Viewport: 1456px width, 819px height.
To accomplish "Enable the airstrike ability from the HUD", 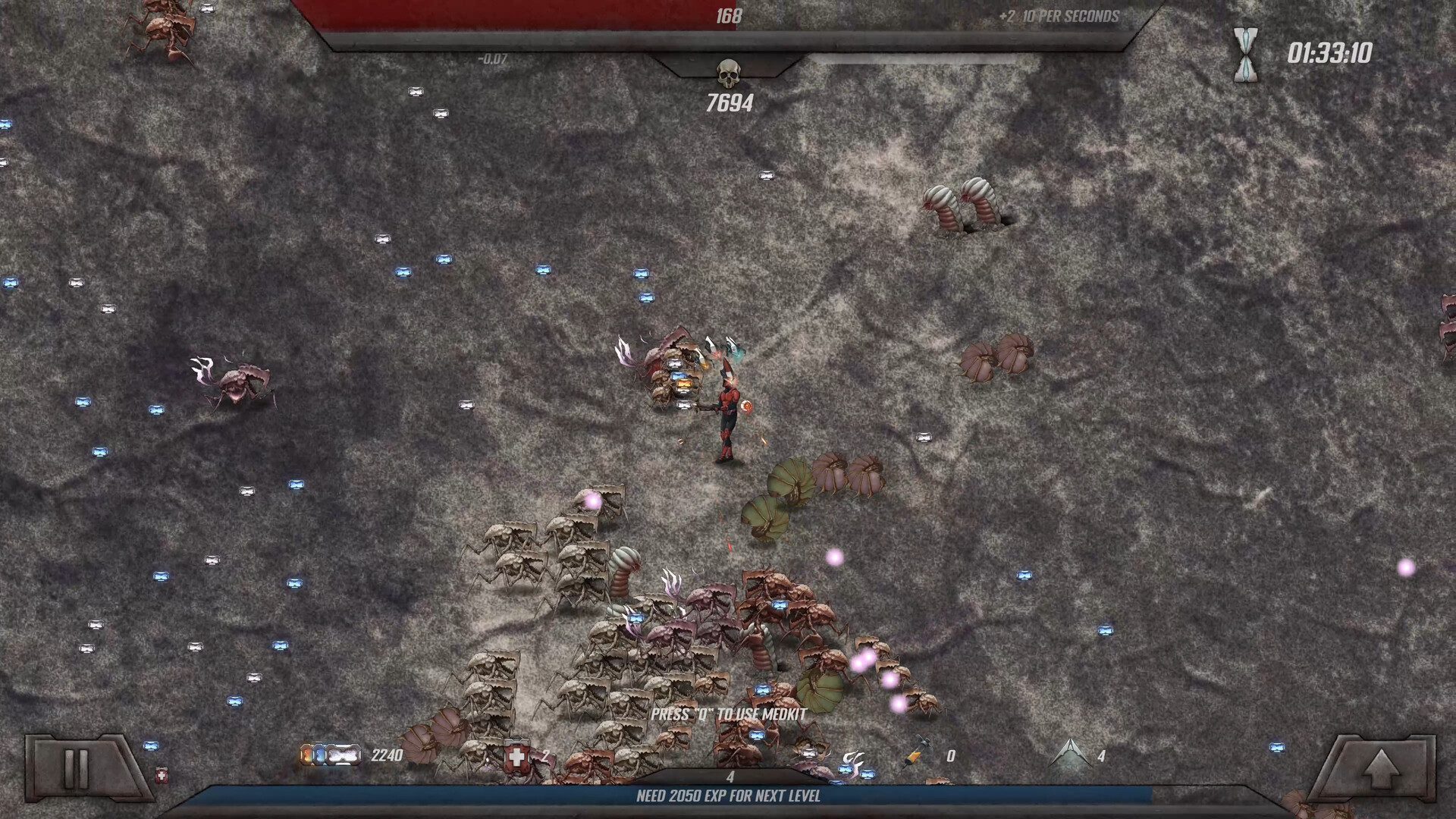I will pyautogui.click(x=1070, y=755).
